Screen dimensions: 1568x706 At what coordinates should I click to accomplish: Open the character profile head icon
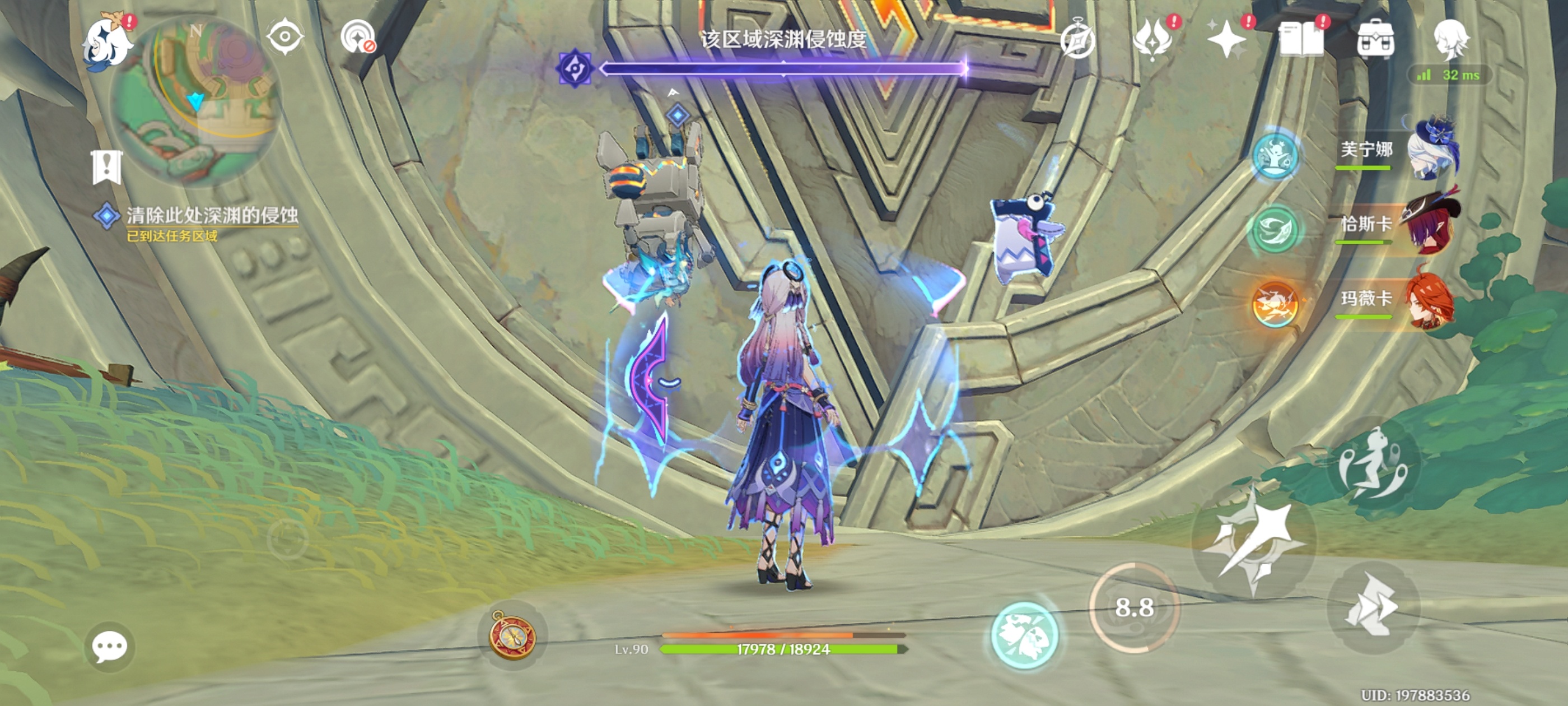pos(1451,40)
